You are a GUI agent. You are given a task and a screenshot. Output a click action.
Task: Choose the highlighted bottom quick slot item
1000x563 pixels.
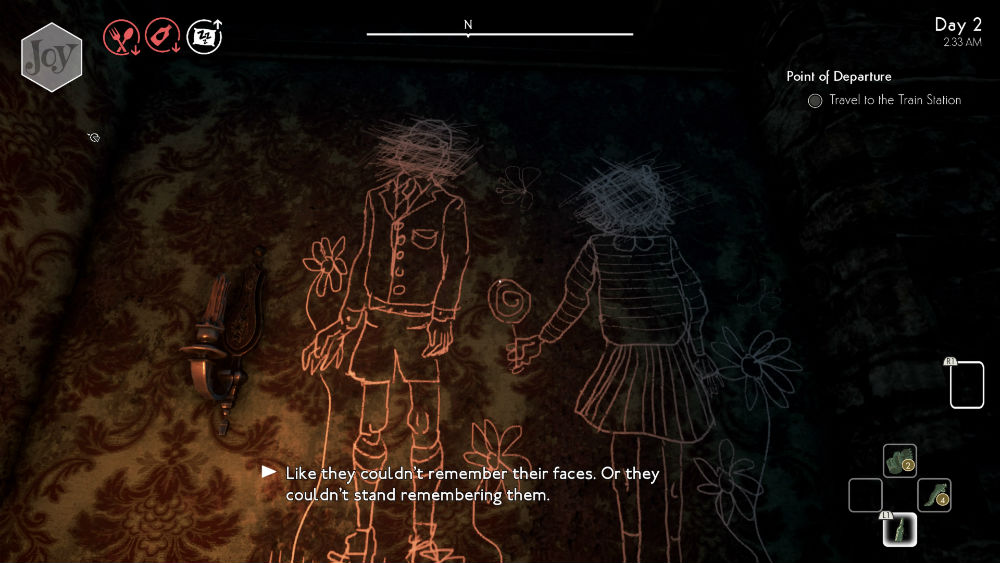pos(900,529)
